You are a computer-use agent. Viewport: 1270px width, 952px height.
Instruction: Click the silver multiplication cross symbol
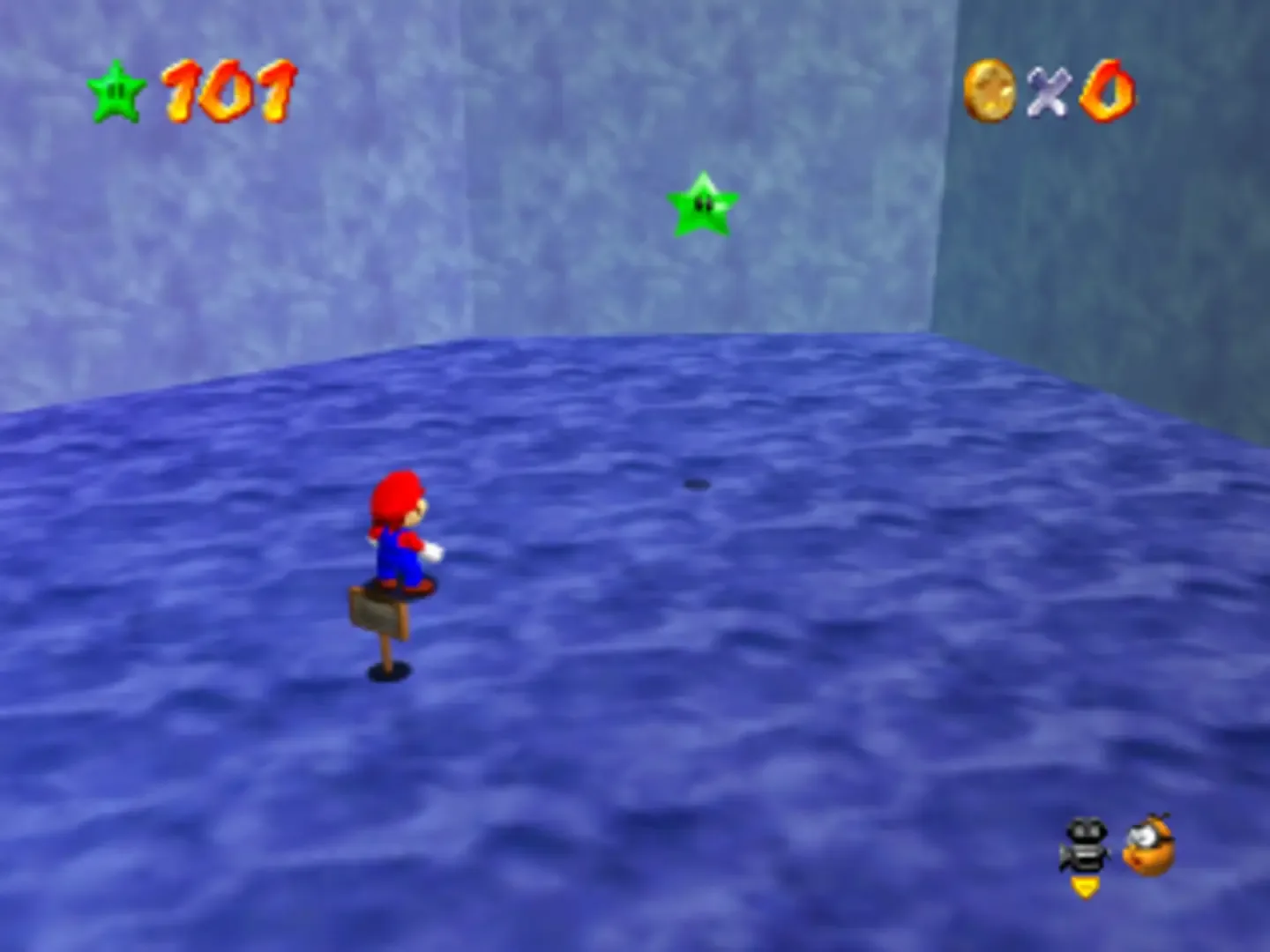click(x=1050, y=91)
